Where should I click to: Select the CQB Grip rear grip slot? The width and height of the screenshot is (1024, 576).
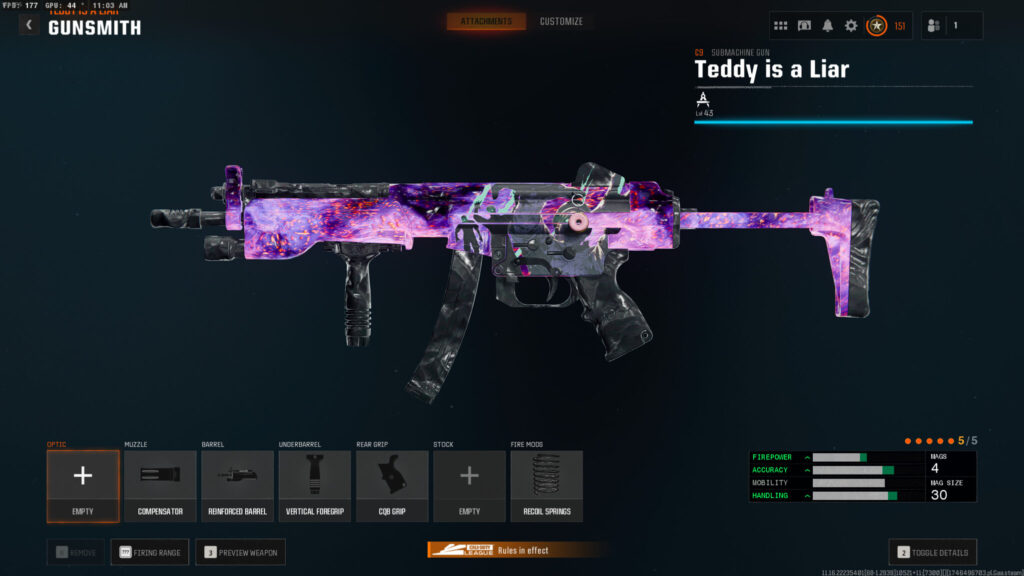point(392,485)
